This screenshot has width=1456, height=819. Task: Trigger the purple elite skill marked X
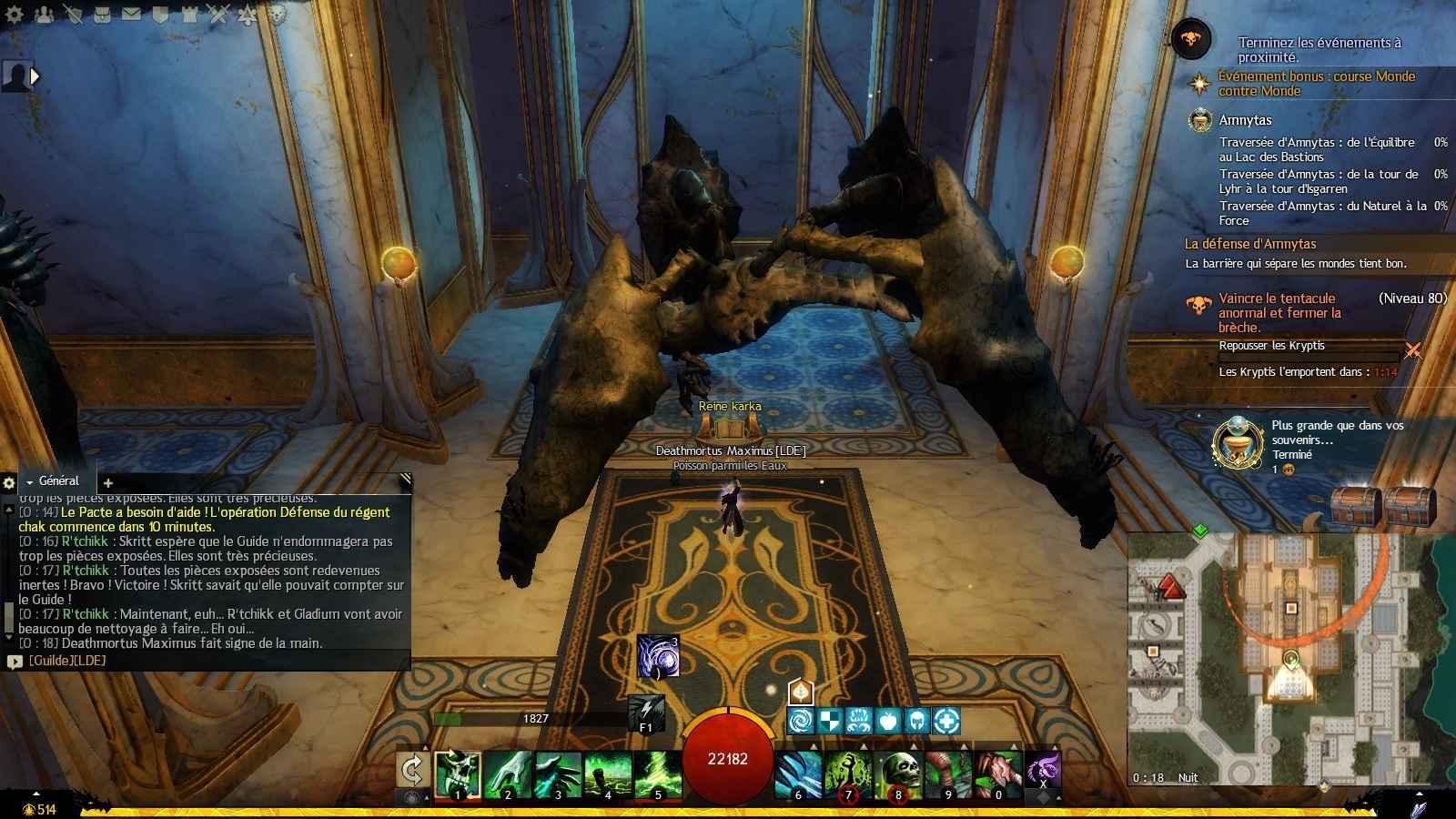point(1043,769)
